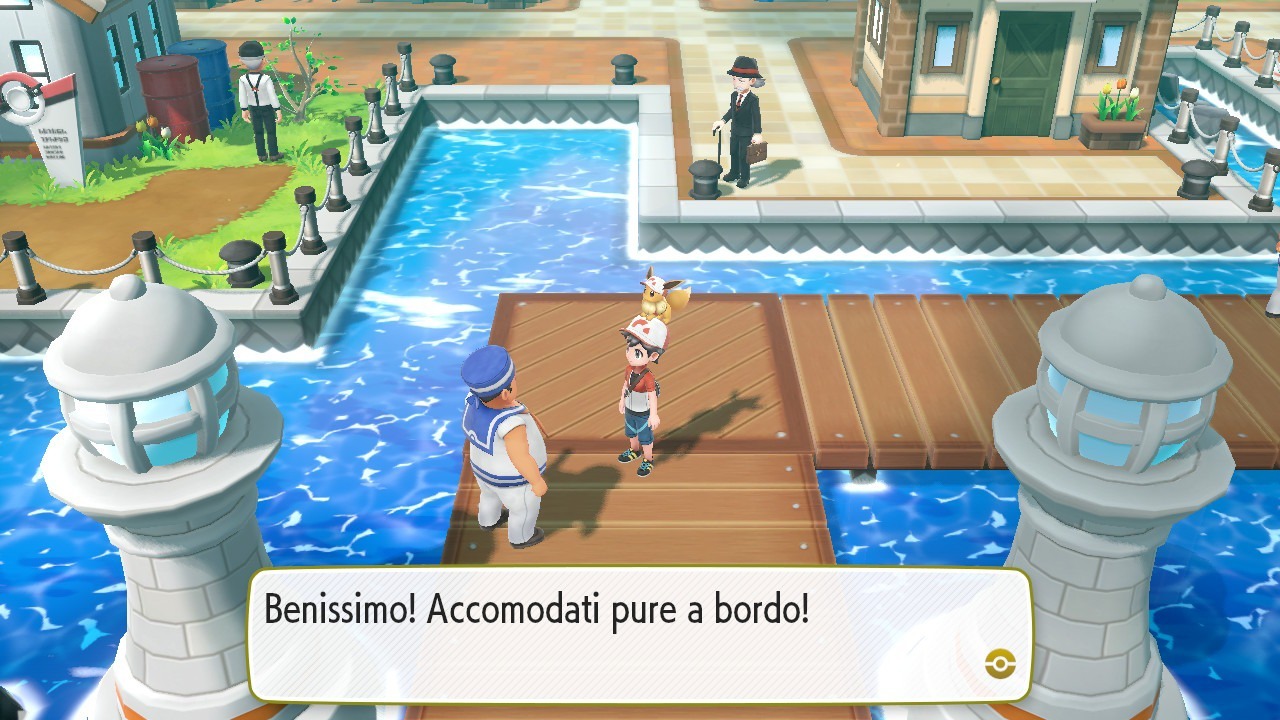Advance the "Benissimo! Accomodati pure a bordo!" dialogue box
The width and height of the screenshot is (1280, 720).
point(638,634)
